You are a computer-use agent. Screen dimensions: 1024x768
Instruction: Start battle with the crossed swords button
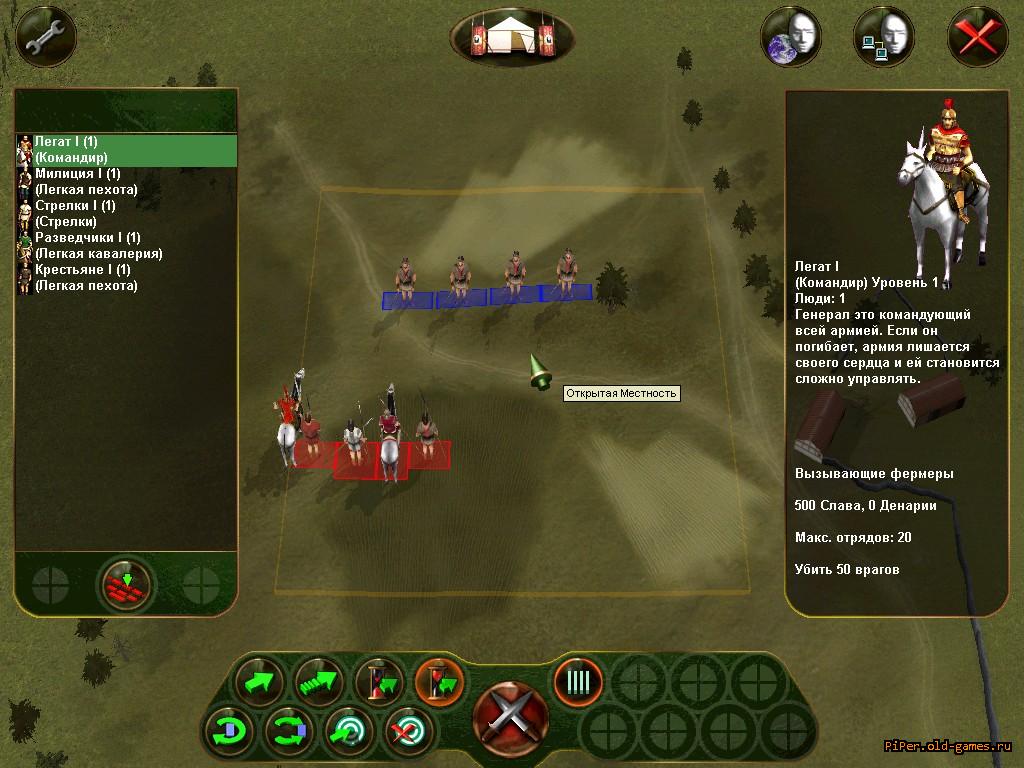[x=511, y=714]
